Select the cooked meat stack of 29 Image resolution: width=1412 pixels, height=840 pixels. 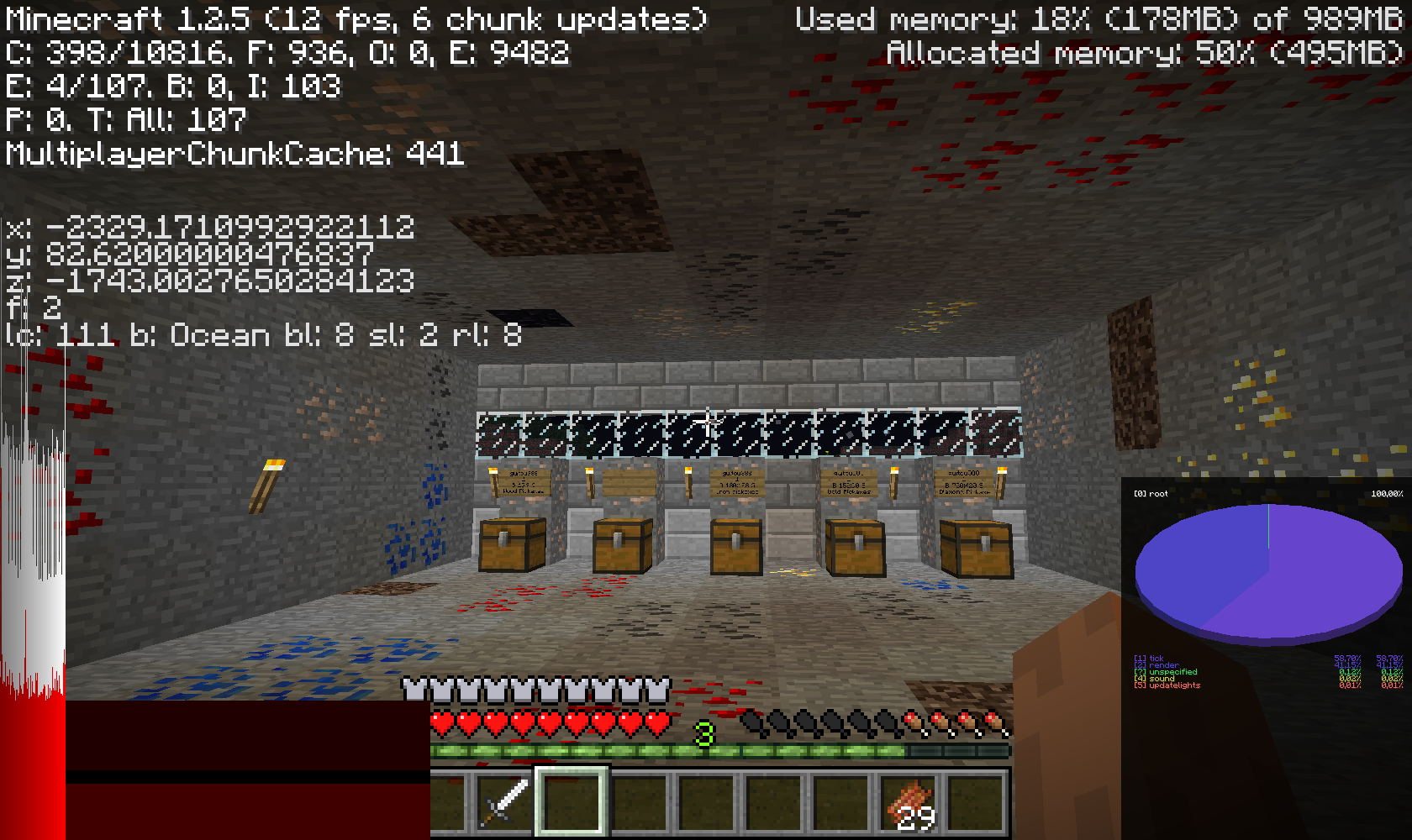click(909, 802)
